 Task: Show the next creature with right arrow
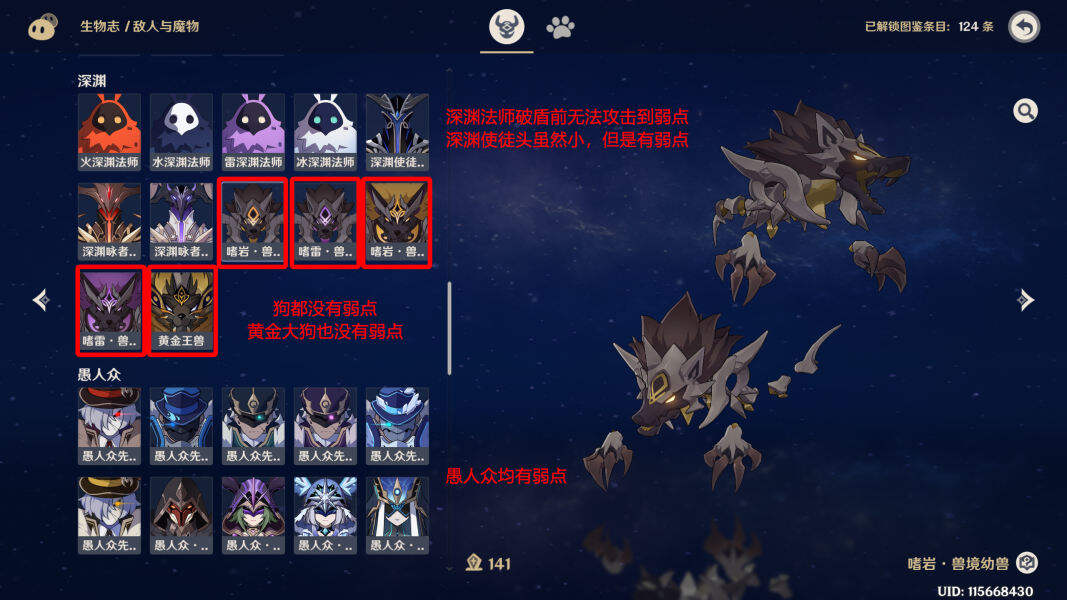click(1025, 299)
